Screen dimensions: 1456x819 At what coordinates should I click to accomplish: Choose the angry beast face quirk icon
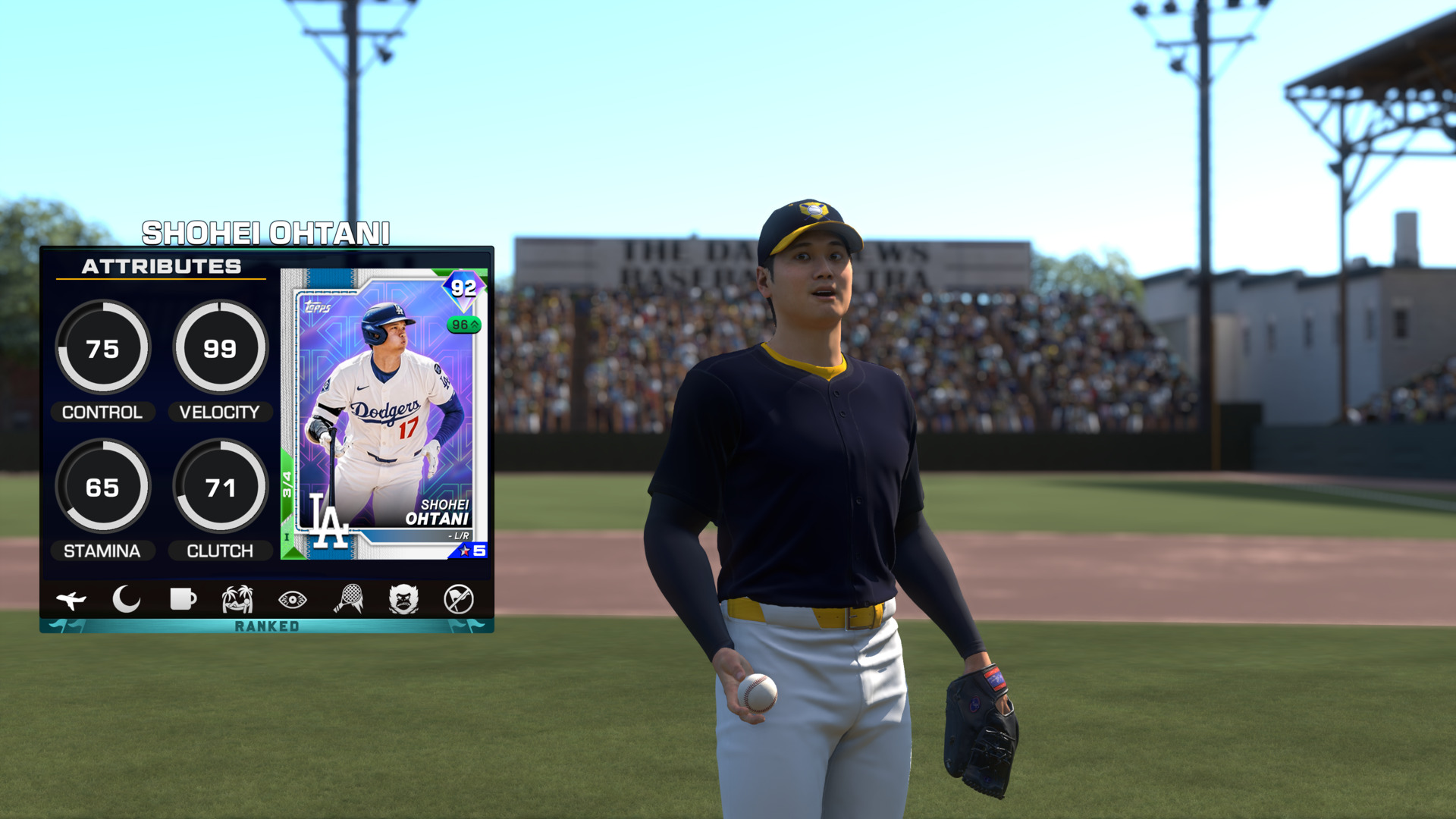(x=403, y=599)
